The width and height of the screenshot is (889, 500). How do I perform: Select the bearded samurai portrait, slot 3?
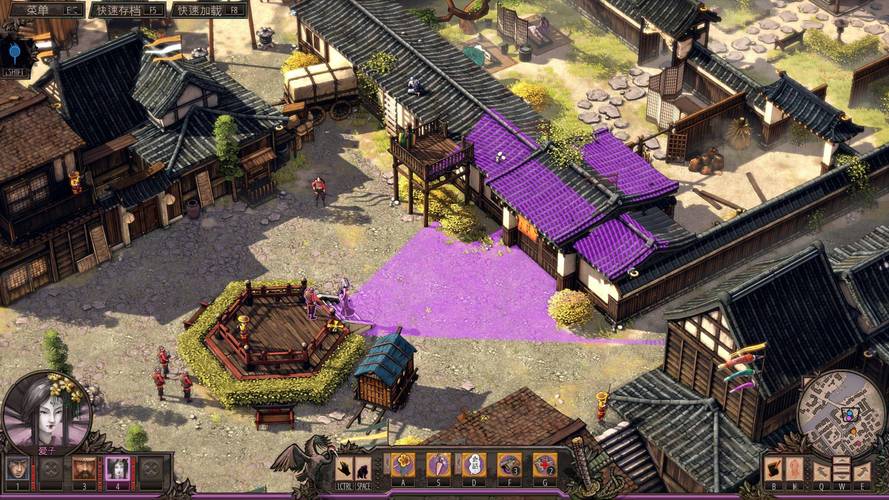pyautogui.click(x=85, y=468)
